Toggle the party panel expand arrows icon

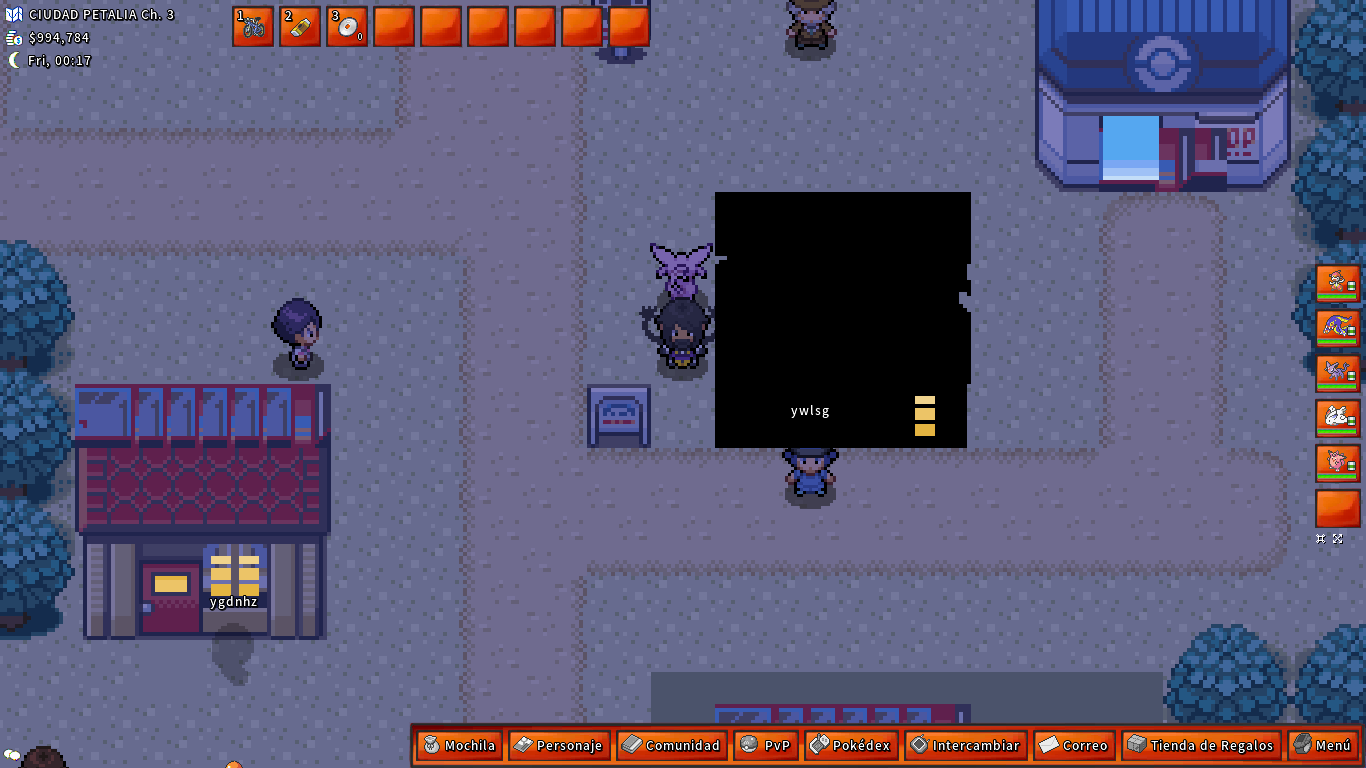click(1338, 538)
